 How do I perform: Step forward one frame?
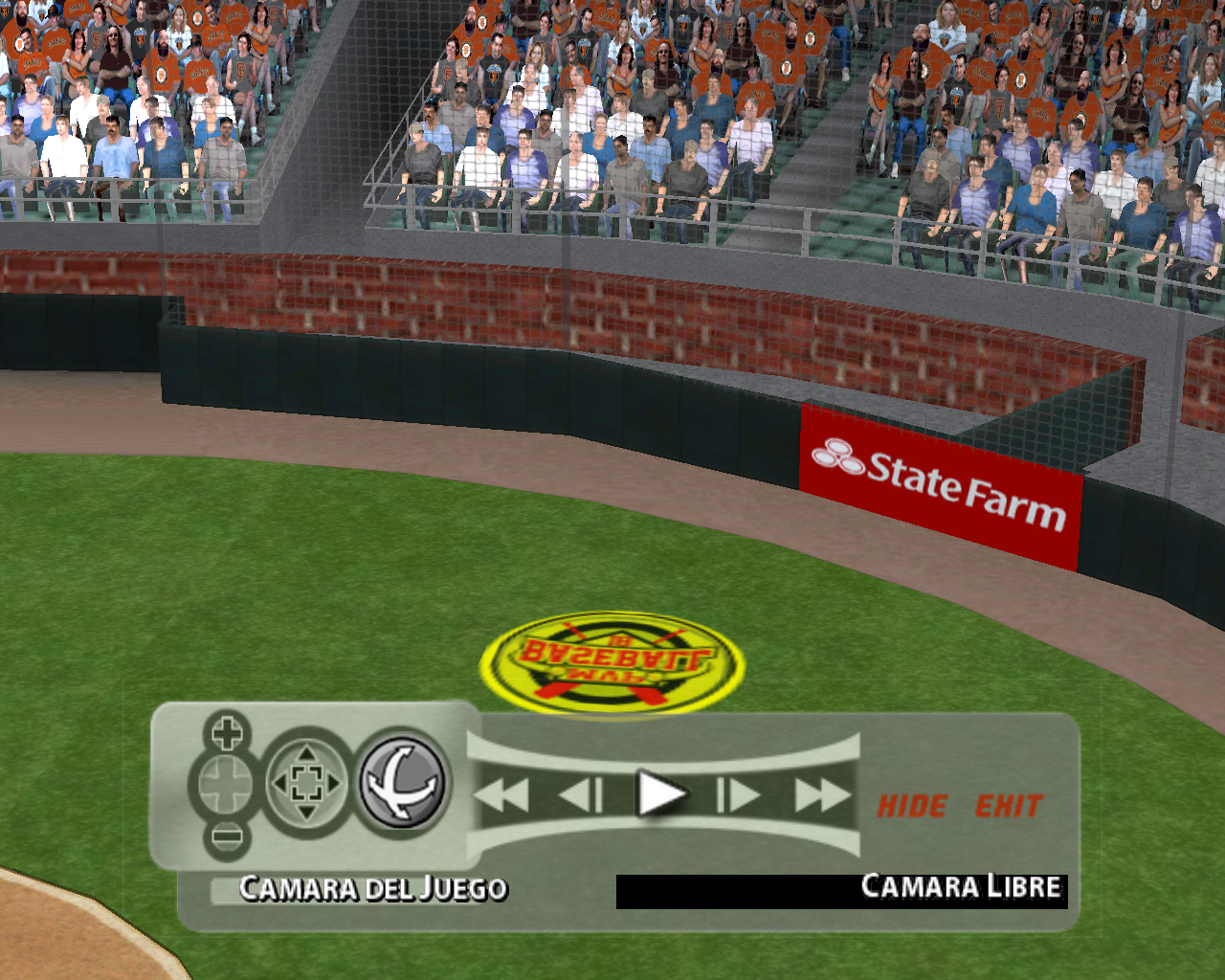point(738,795)
